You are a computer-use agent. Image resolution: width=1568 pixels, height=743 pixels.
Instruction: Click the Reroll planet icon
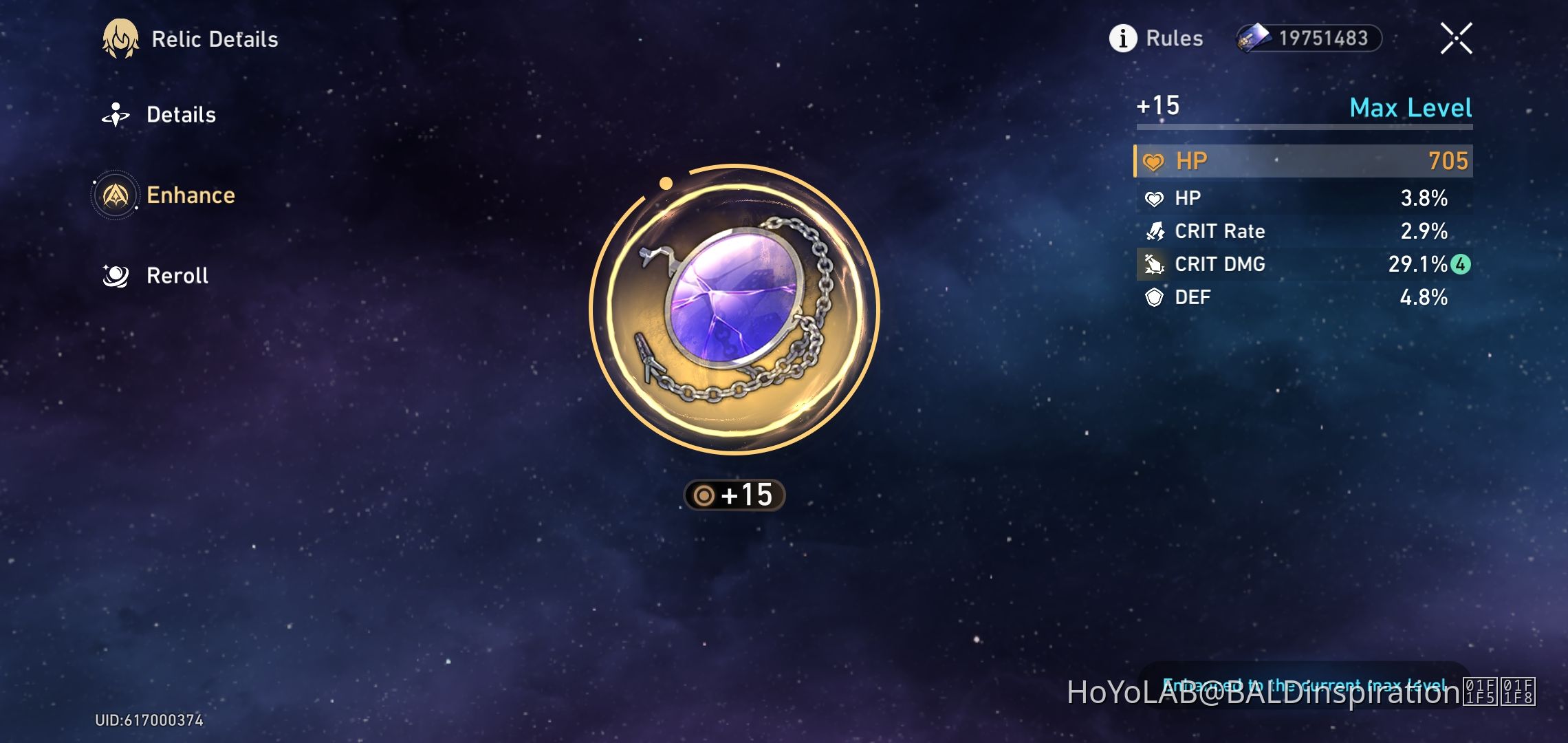coord(116,274)
